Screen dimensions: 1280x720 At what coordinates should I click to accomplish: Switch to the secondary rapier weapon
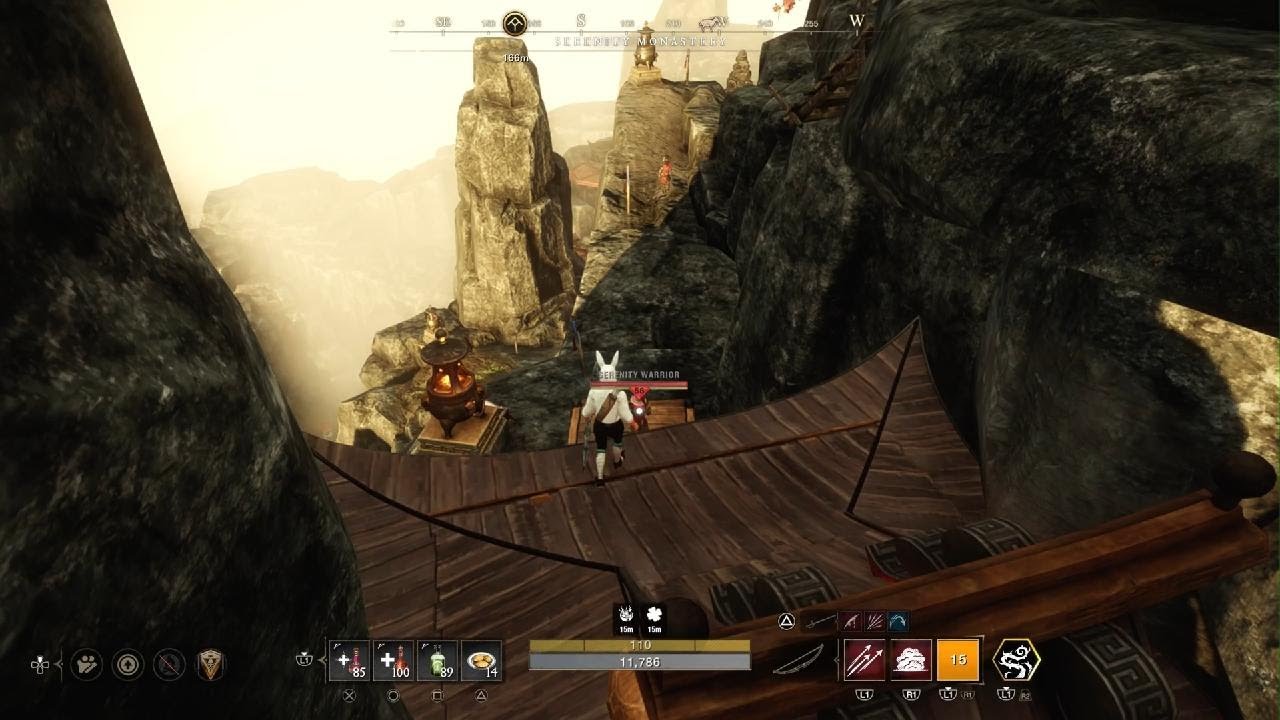click(820, 622)
